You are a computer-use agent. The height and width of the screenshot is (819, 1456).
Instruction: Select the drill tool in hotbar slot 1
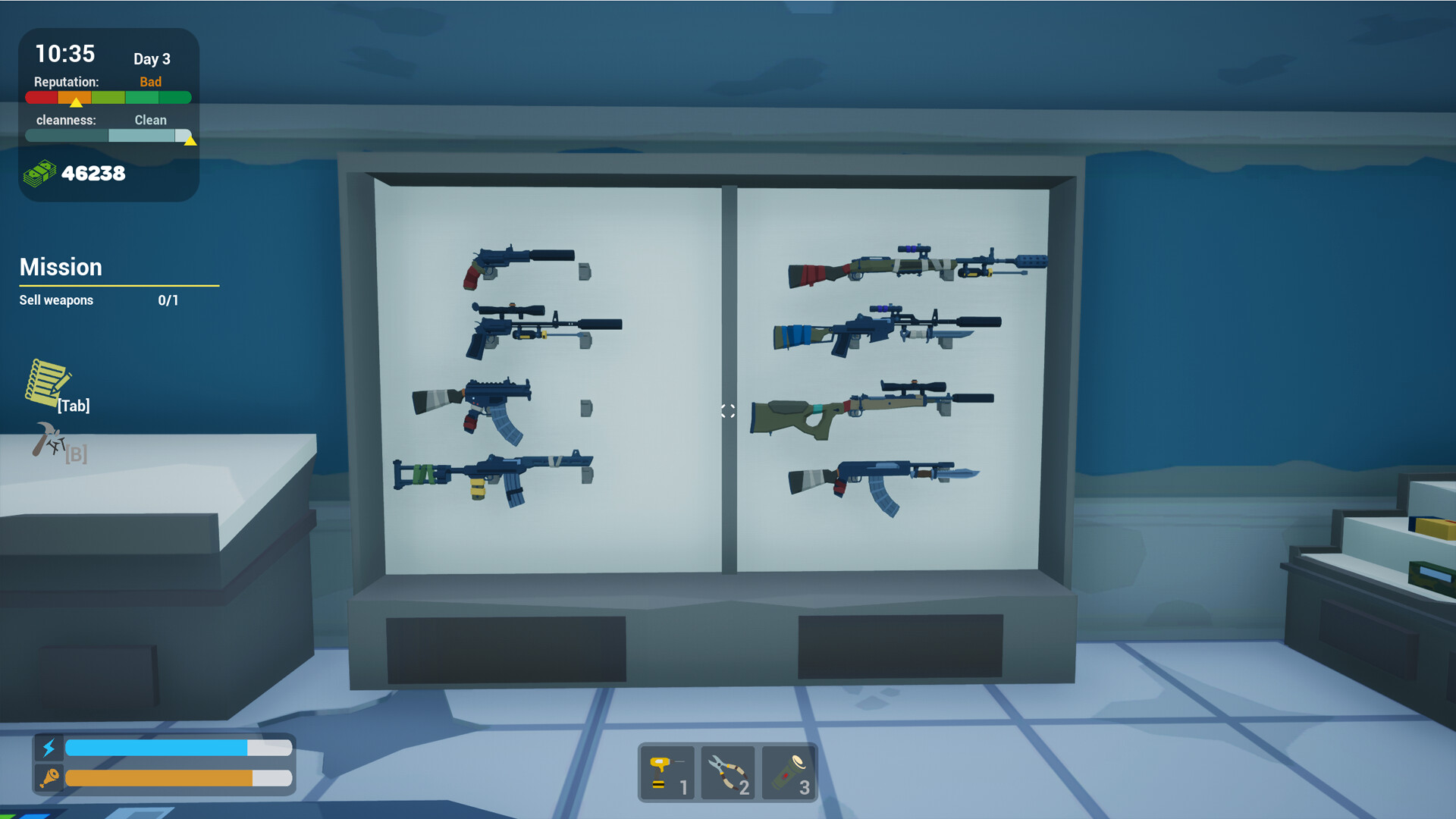pos(666,773)
